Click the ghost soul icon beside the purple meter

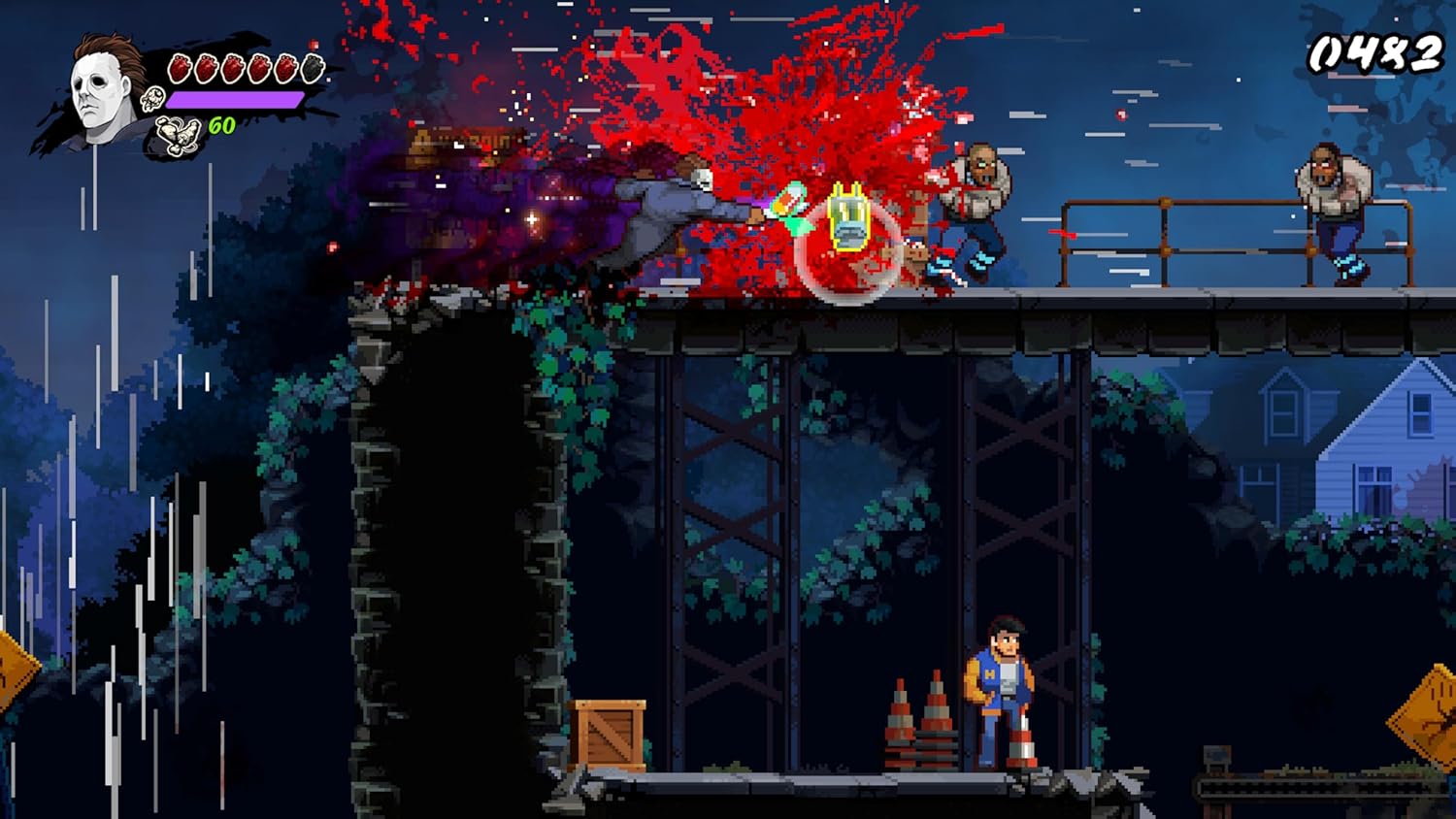click(152, 99)
